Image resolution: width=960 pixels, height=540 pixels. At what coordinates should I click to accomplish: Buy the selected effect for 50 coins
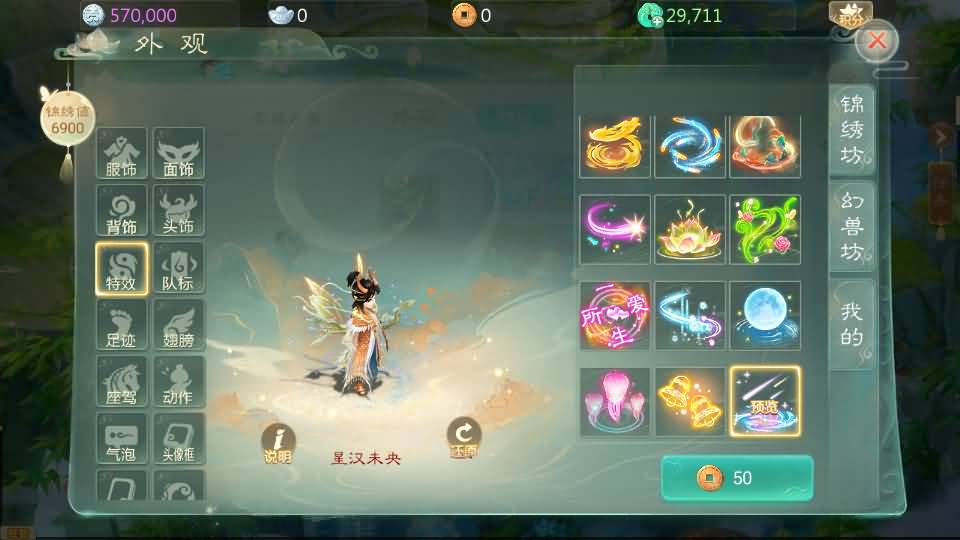click(x=737, y=478)
